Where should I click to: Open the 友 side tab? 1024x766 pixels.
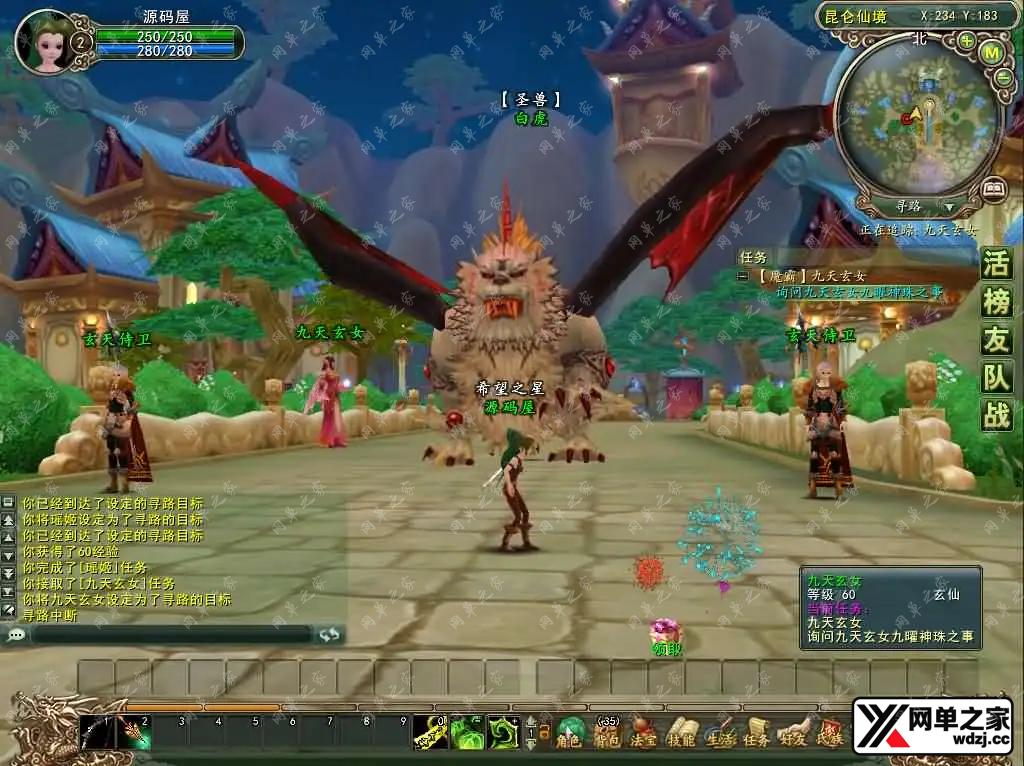996,340
